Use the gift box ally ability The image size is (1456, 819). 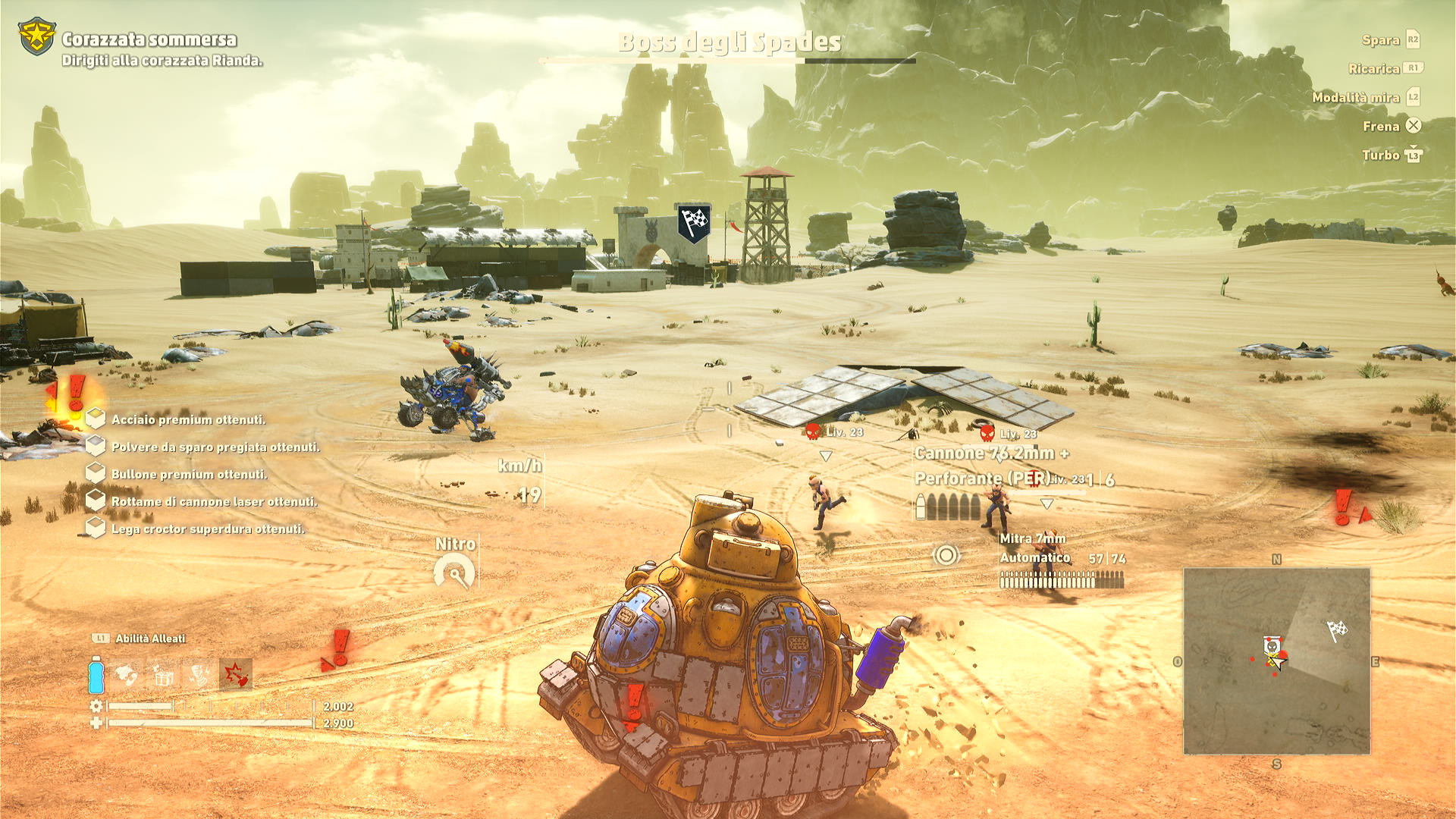(163, 674)
